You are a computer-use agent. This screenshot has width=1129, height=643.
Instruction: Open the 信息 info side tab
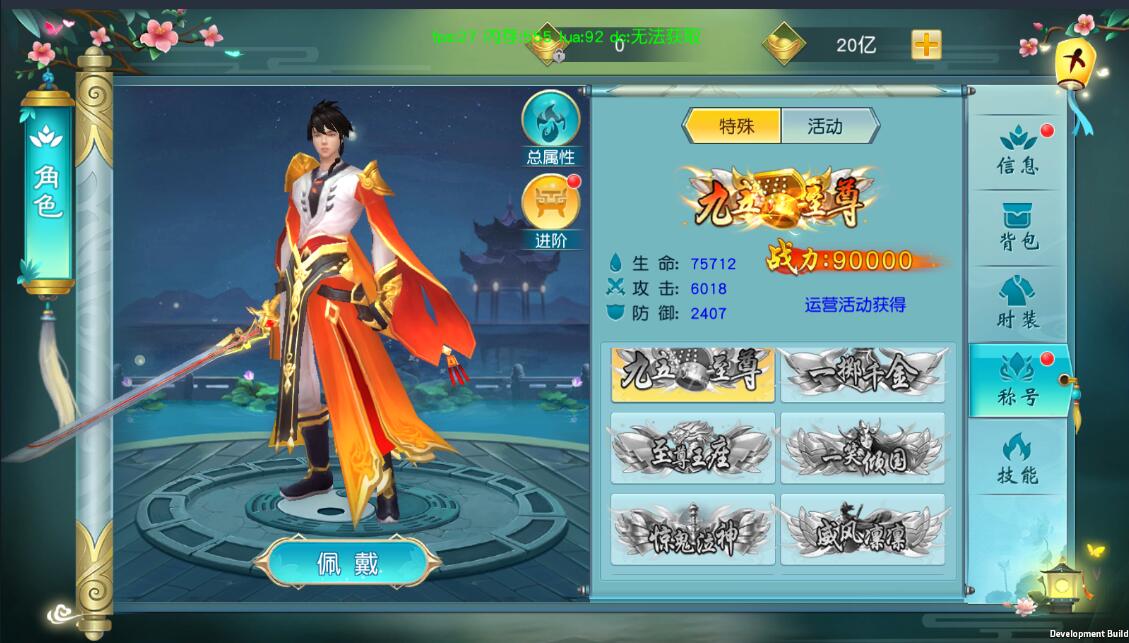(x=1018, y=151)
